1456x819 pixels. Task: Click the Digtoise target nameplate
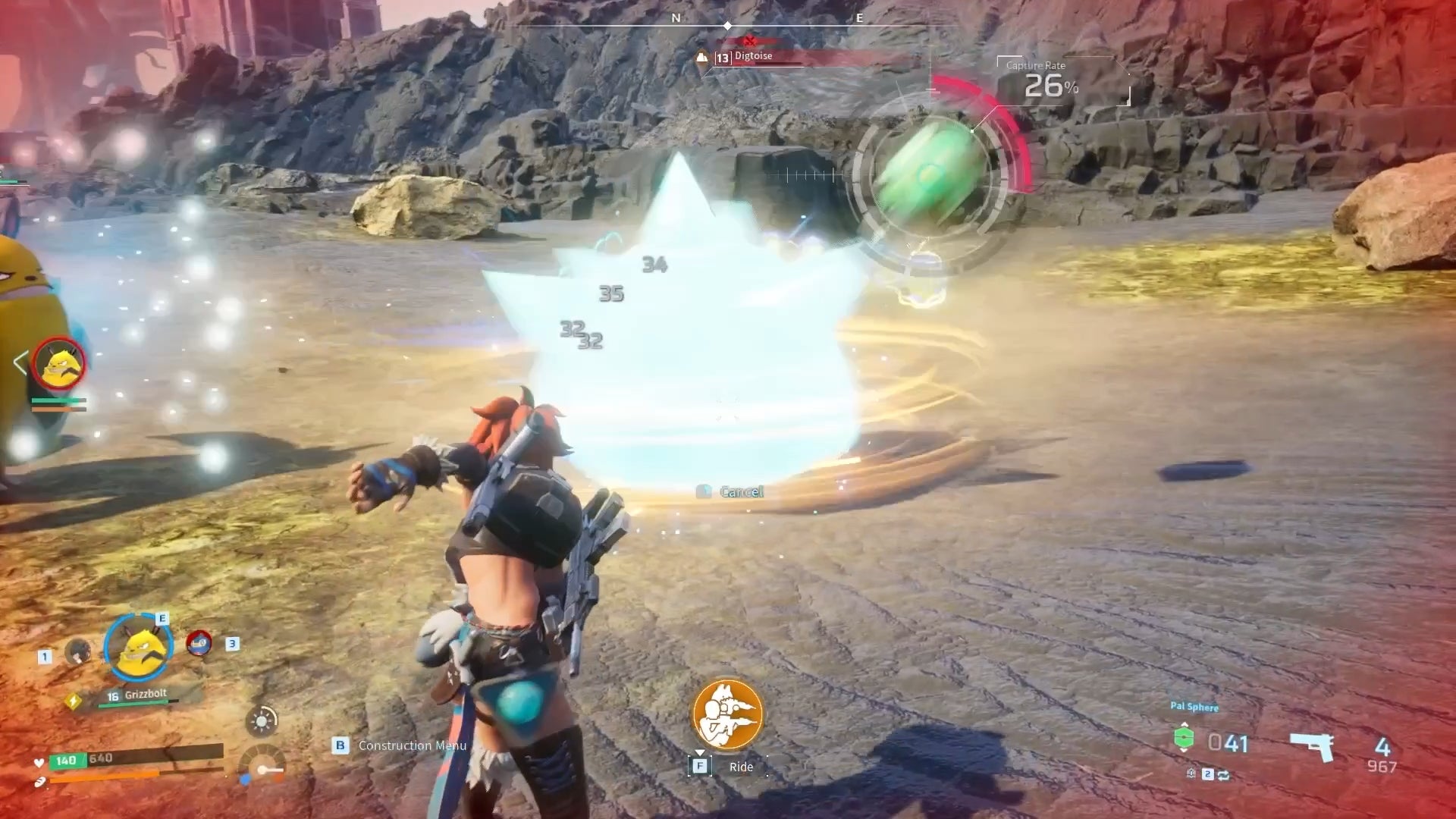tap(753, 57)
